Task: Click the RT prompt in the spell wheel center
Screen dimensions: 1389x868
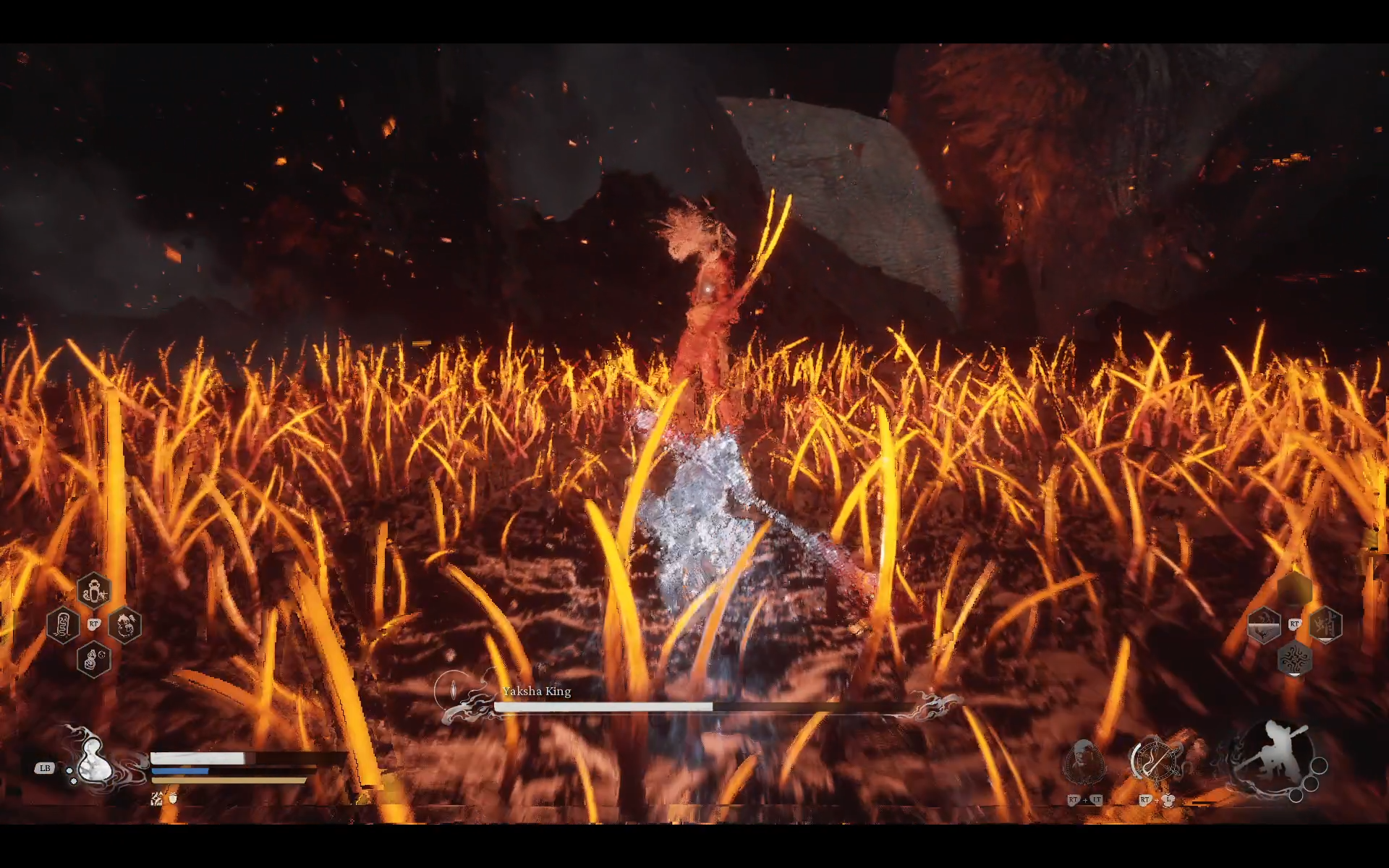Action: point(94,624)
